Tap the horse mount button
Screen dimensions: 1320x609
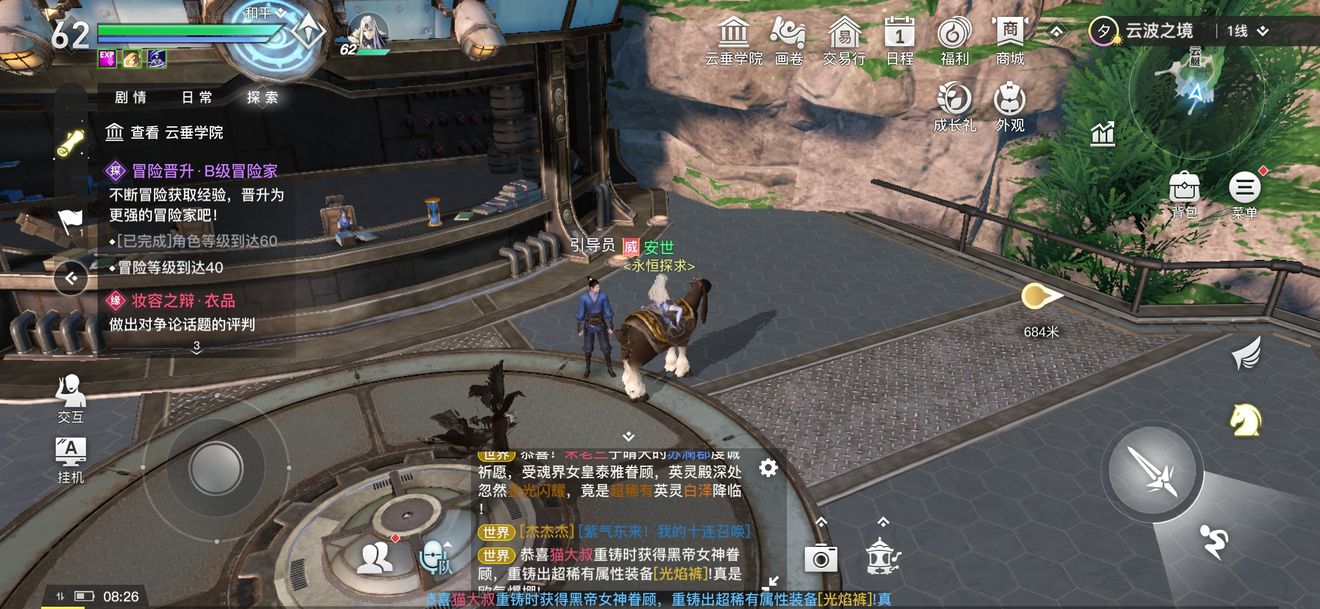pos(1245,420)
